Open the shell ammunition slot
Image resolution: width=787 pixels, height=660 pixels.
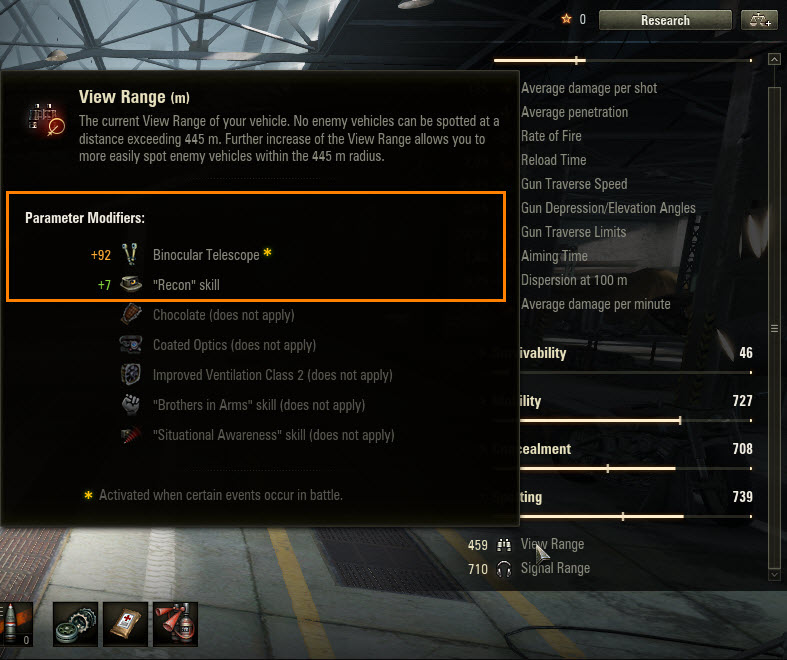click(17, 623)
